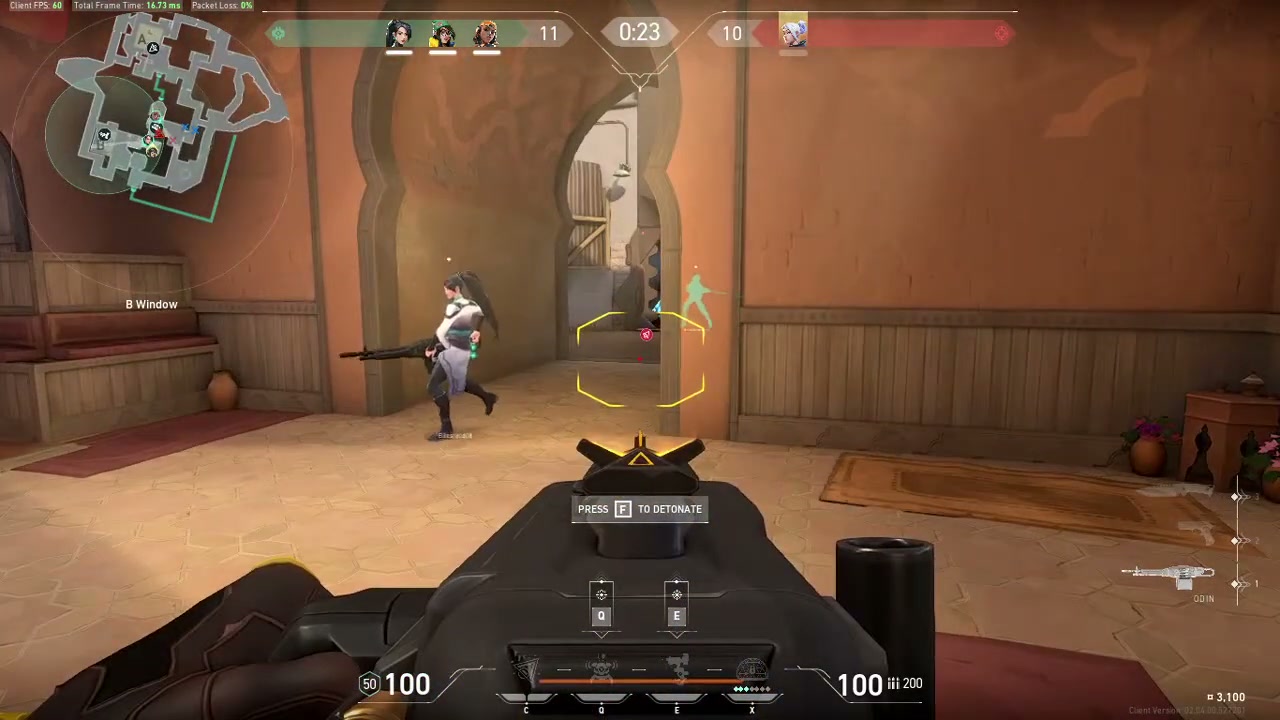Viewport: 1280px width, 720px height.
Task: Expand weapon slot 2 chevron in inventory list
Action: pyautogui.click(x=1240, y=541)
